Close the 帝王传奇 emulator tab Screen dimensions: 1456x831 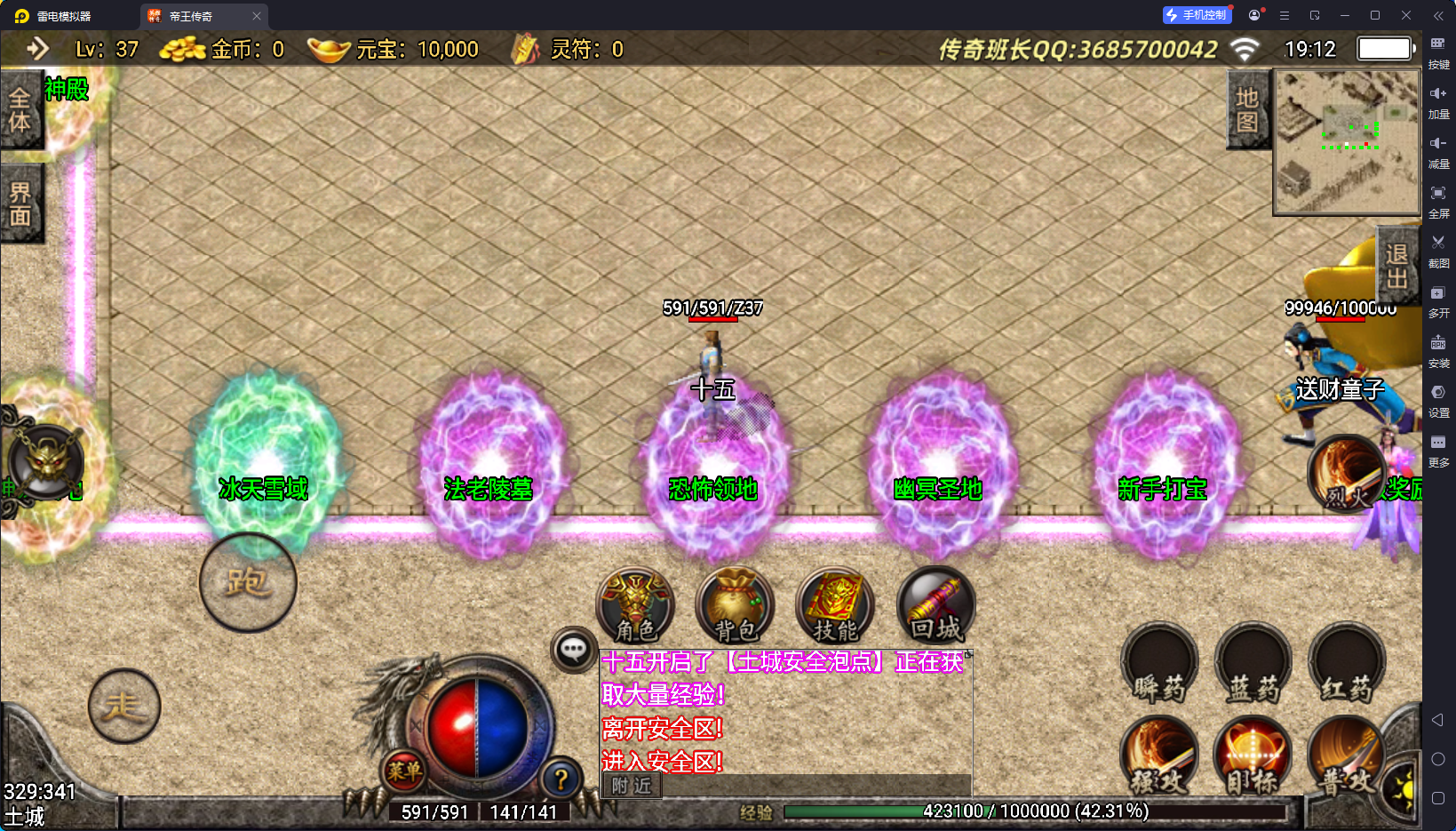[257, 16]
